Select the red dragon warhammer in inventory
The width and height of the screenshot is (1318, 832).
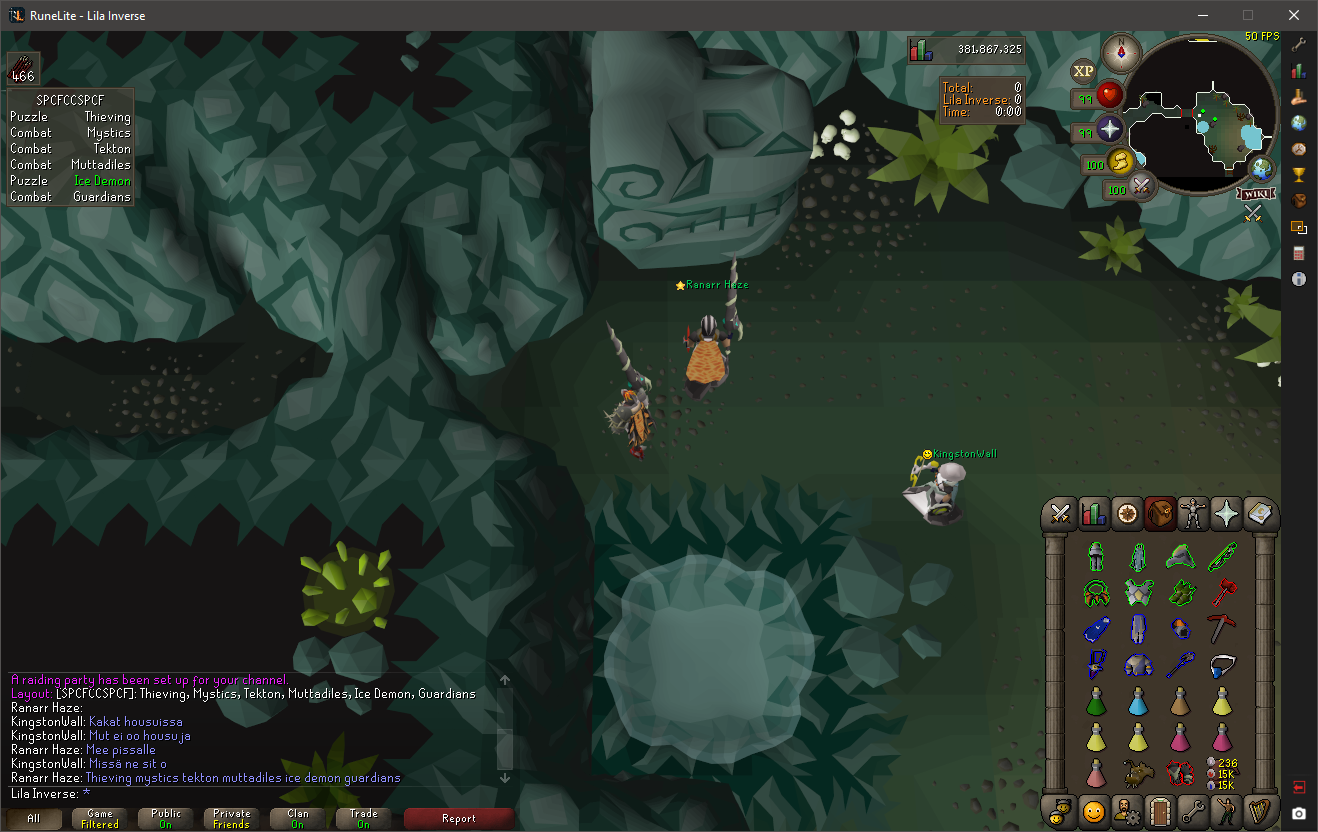click(x=1222, y=592)
